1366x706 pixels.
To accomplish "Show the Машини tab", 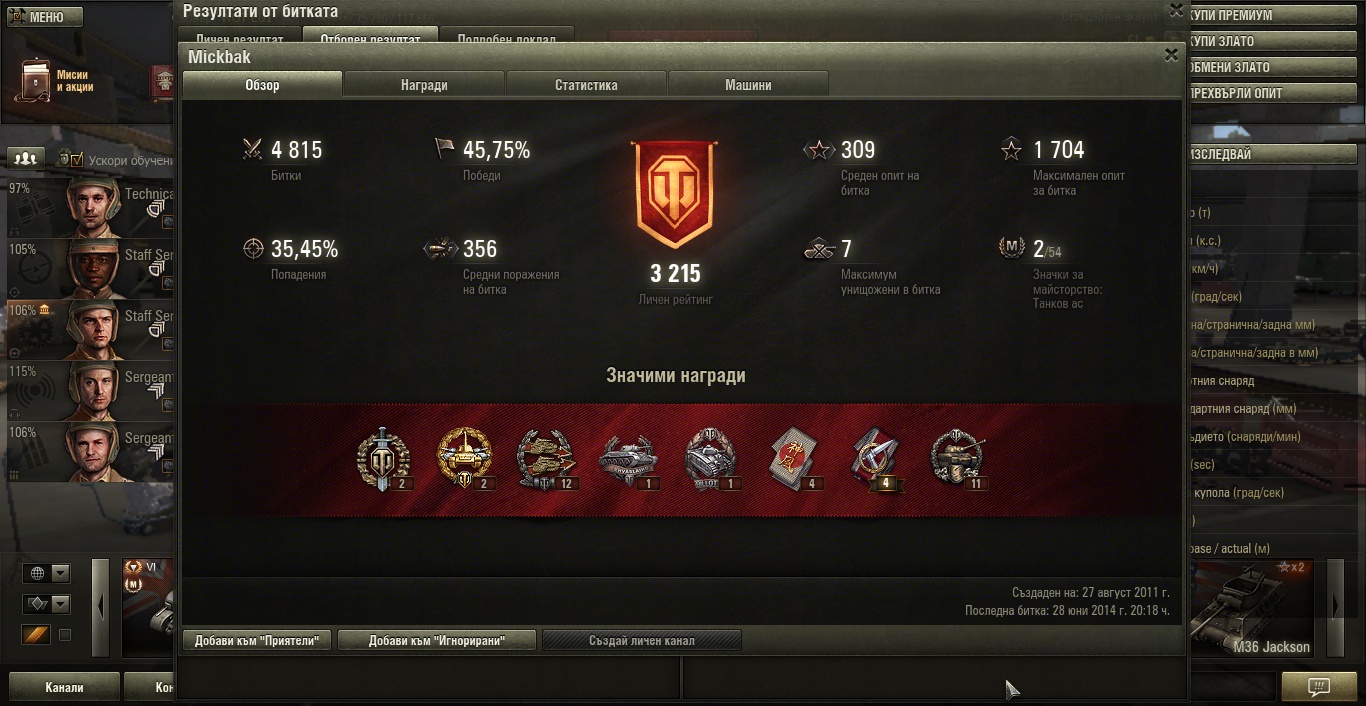I will (748, 85).
